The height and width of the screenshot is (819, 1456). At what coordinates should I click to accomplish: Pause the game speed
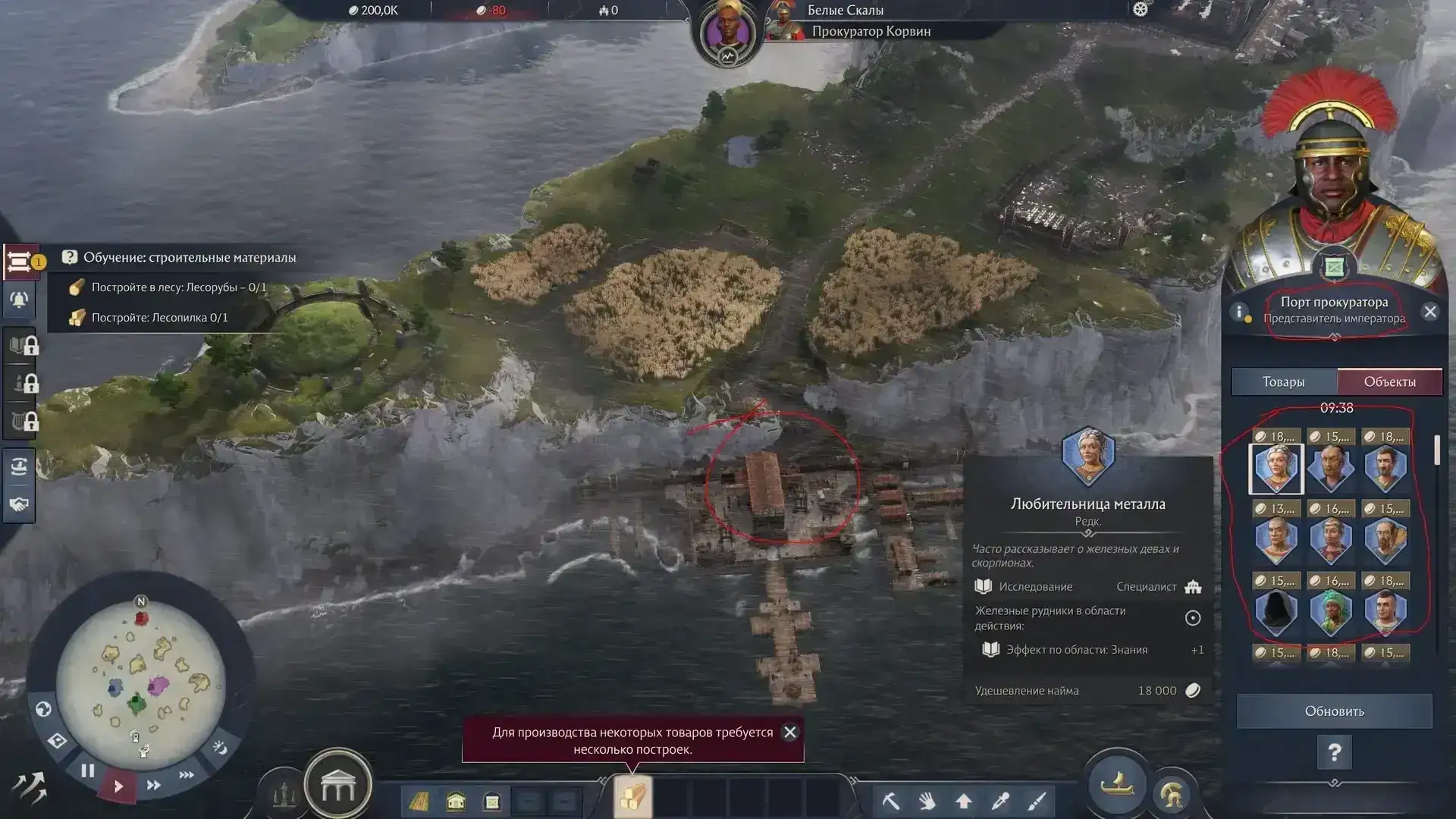pyautogui.click(x=88, y=771)
